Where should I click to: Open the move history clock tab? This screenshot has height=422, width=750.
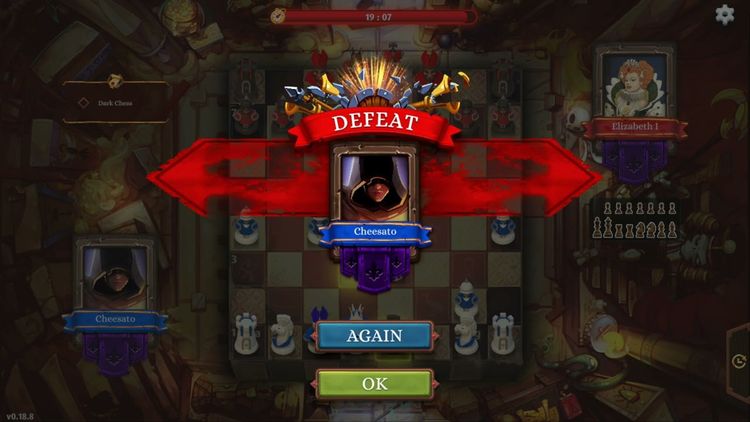(738, 361)
